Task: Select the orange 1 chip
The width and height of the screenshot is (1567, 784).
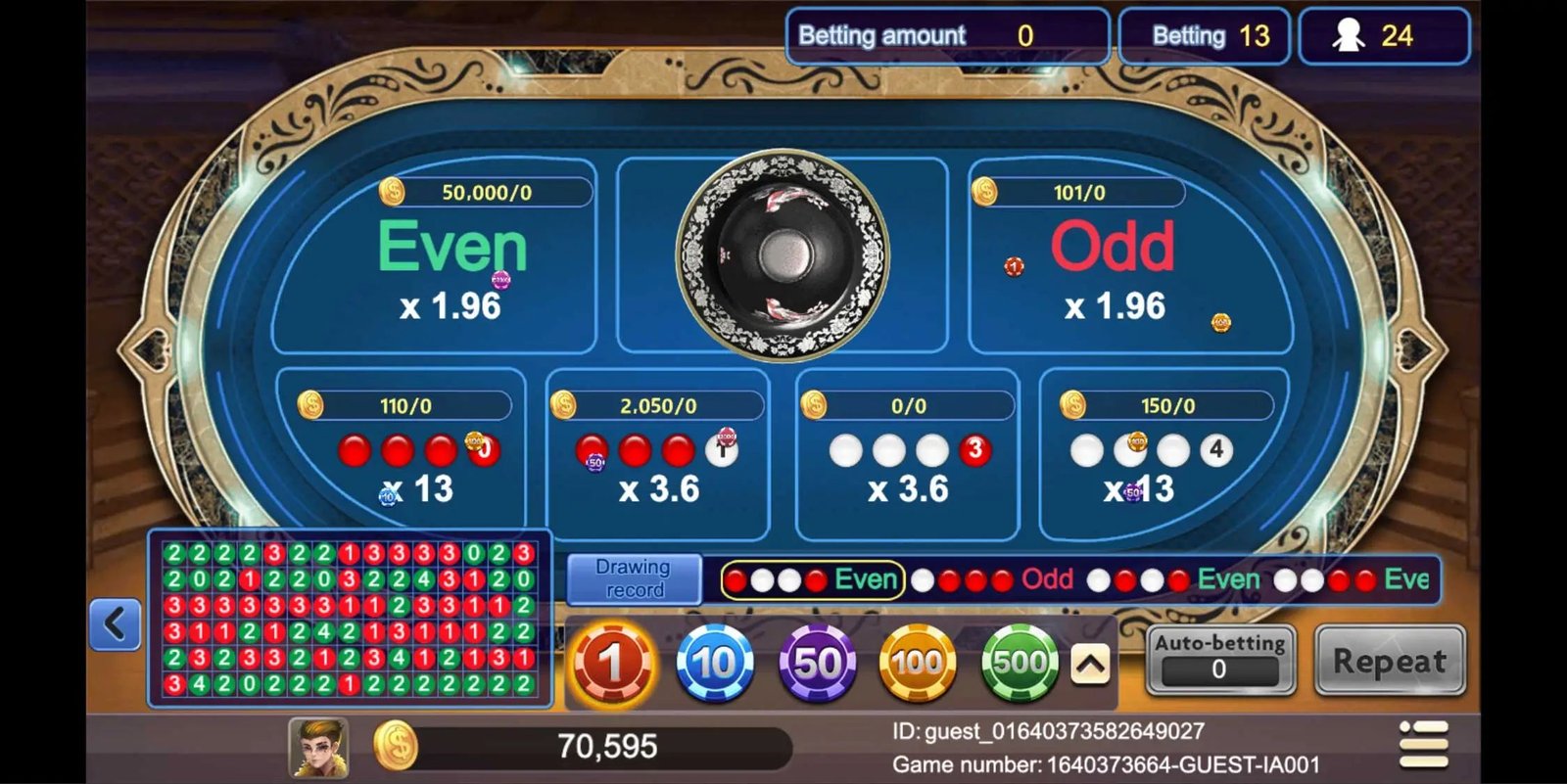Action: [612, 664]
